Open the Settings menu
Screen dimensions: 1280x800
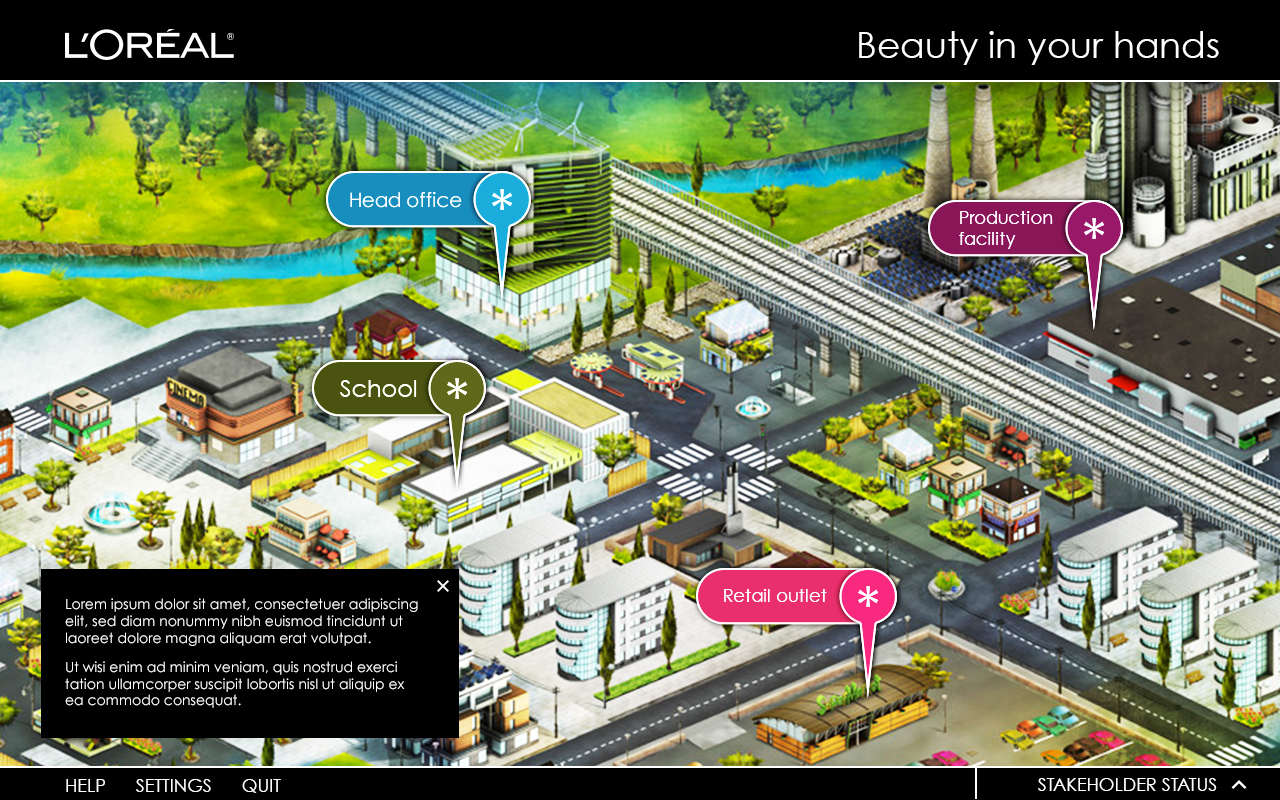click(x=173, y=785)
